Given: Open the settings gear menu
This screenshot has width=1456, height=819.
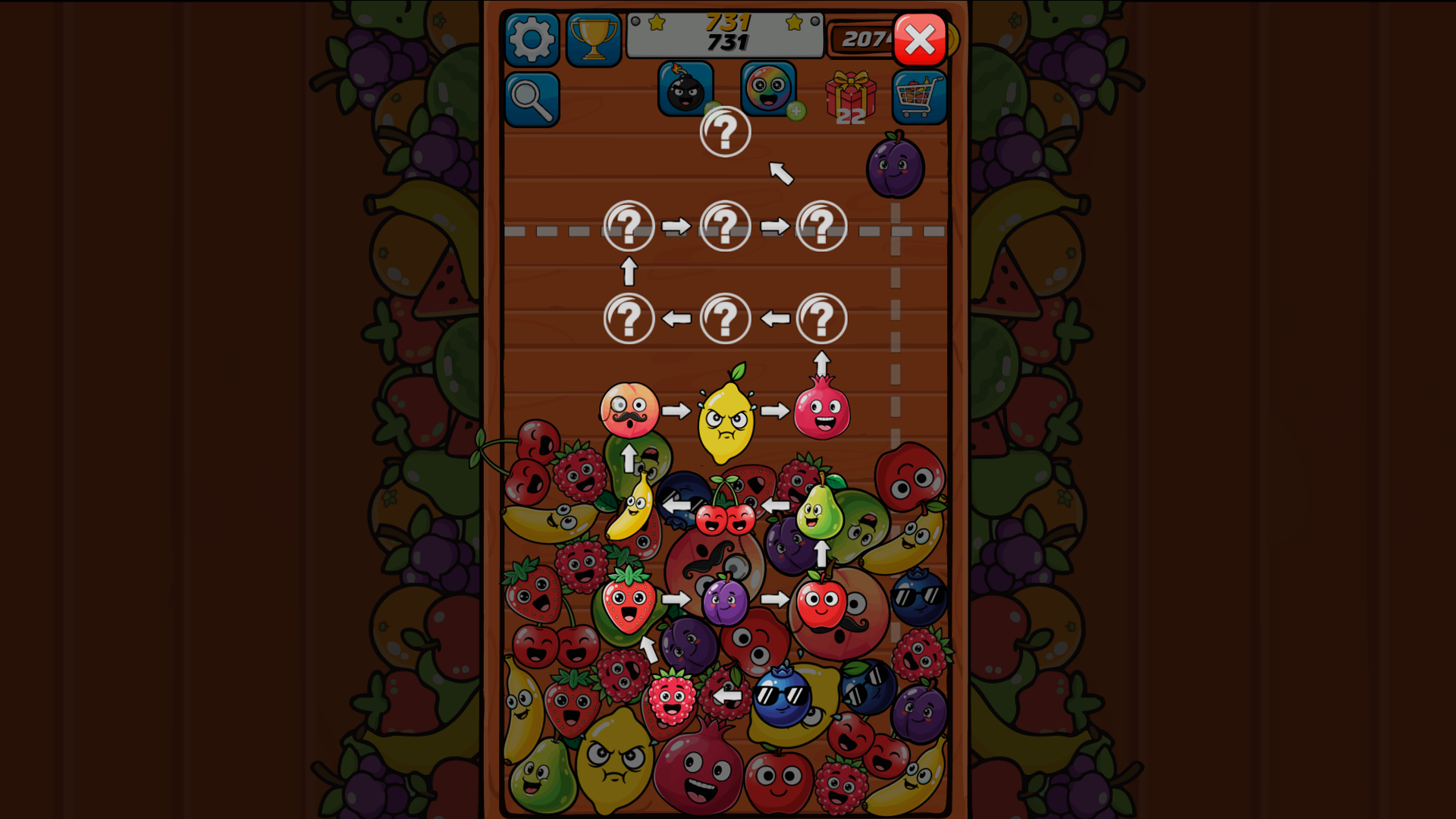Looking at the screenshot, I should 532,38.
